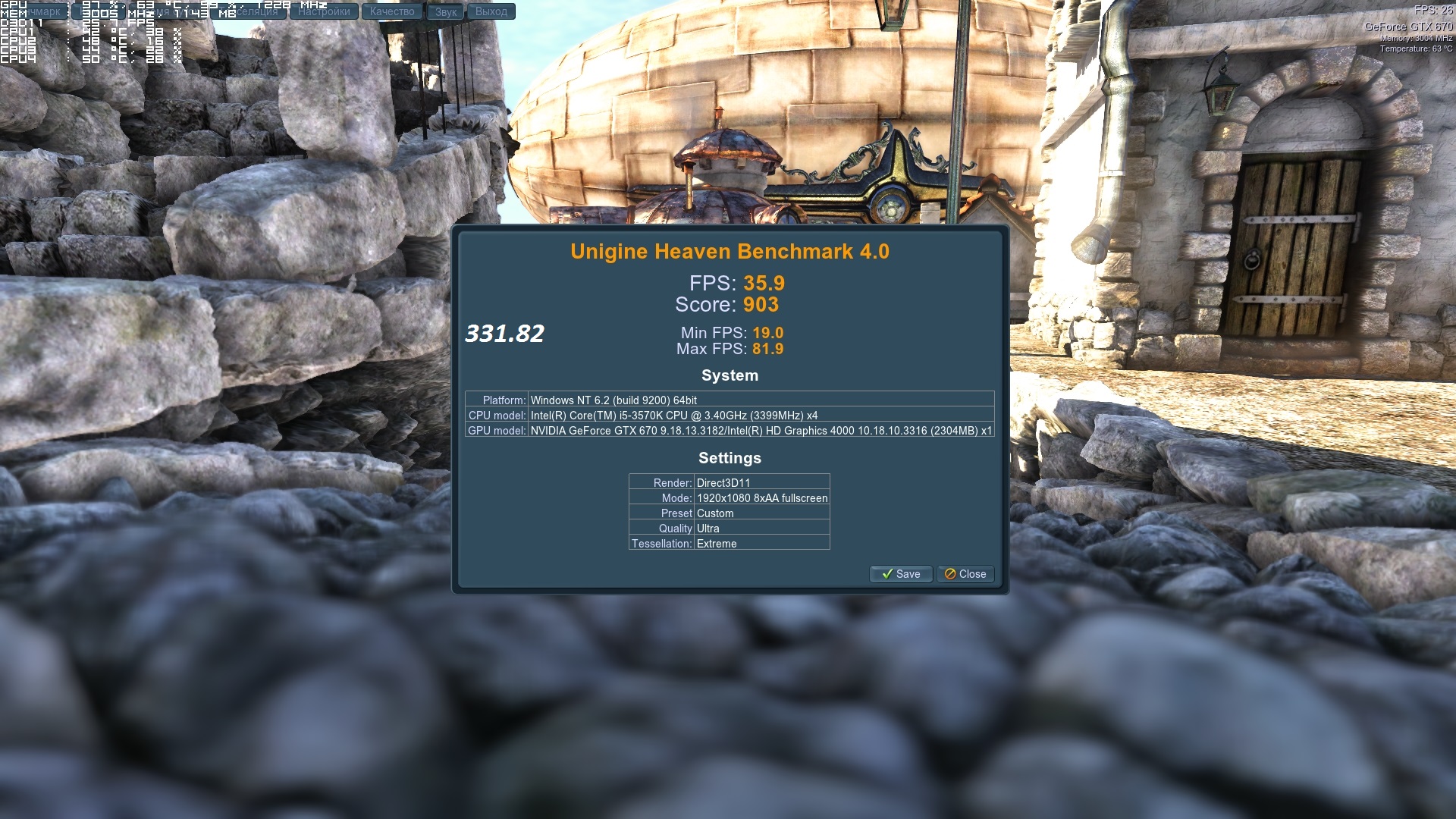This screenshot has width=1456, height=819.
Task: Select the Тесселяция (Tessellation) menu button
Action: [x=254, y=11]
